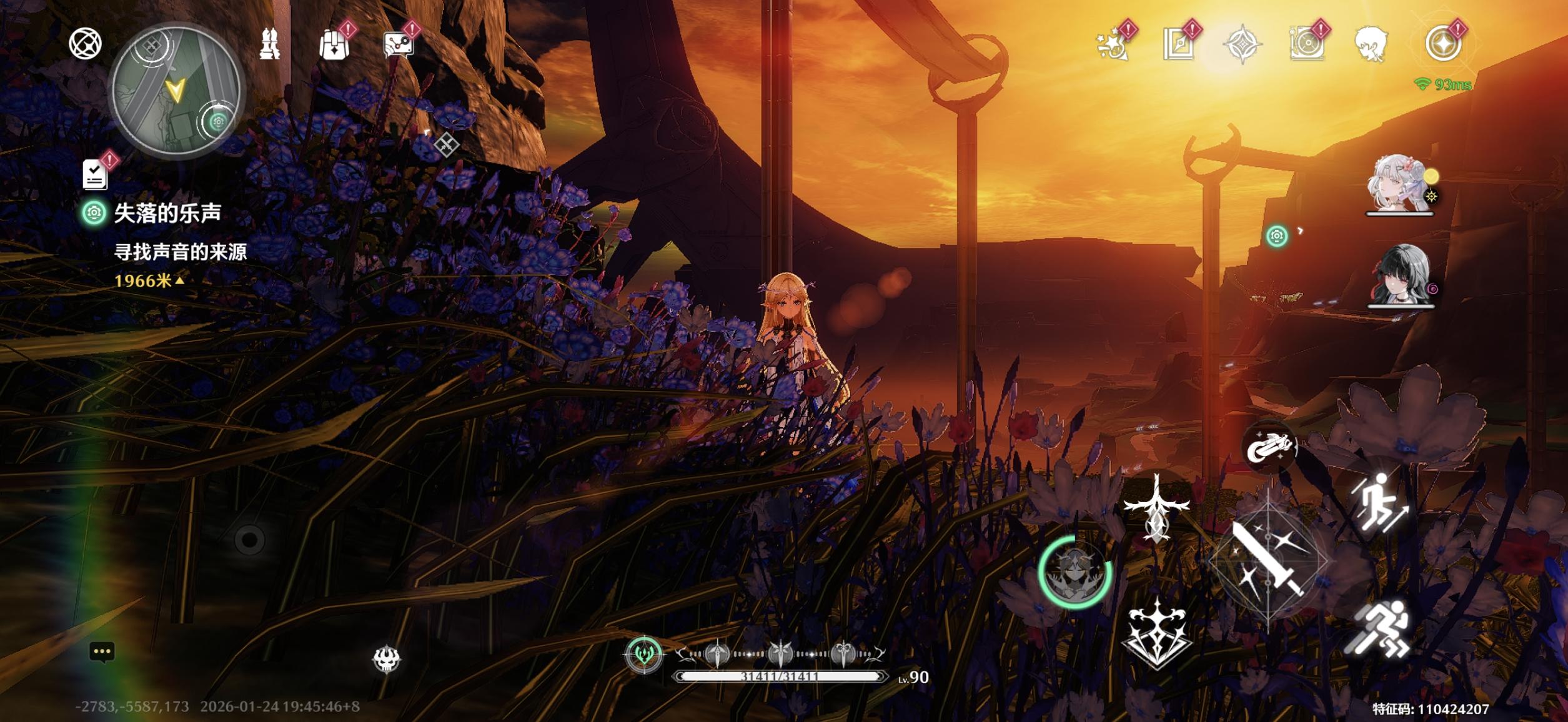Image resolution: width=1568 pixels, height=722 pixels.
Task: Open the four-point star compass icon
Action: (1242, 44)
